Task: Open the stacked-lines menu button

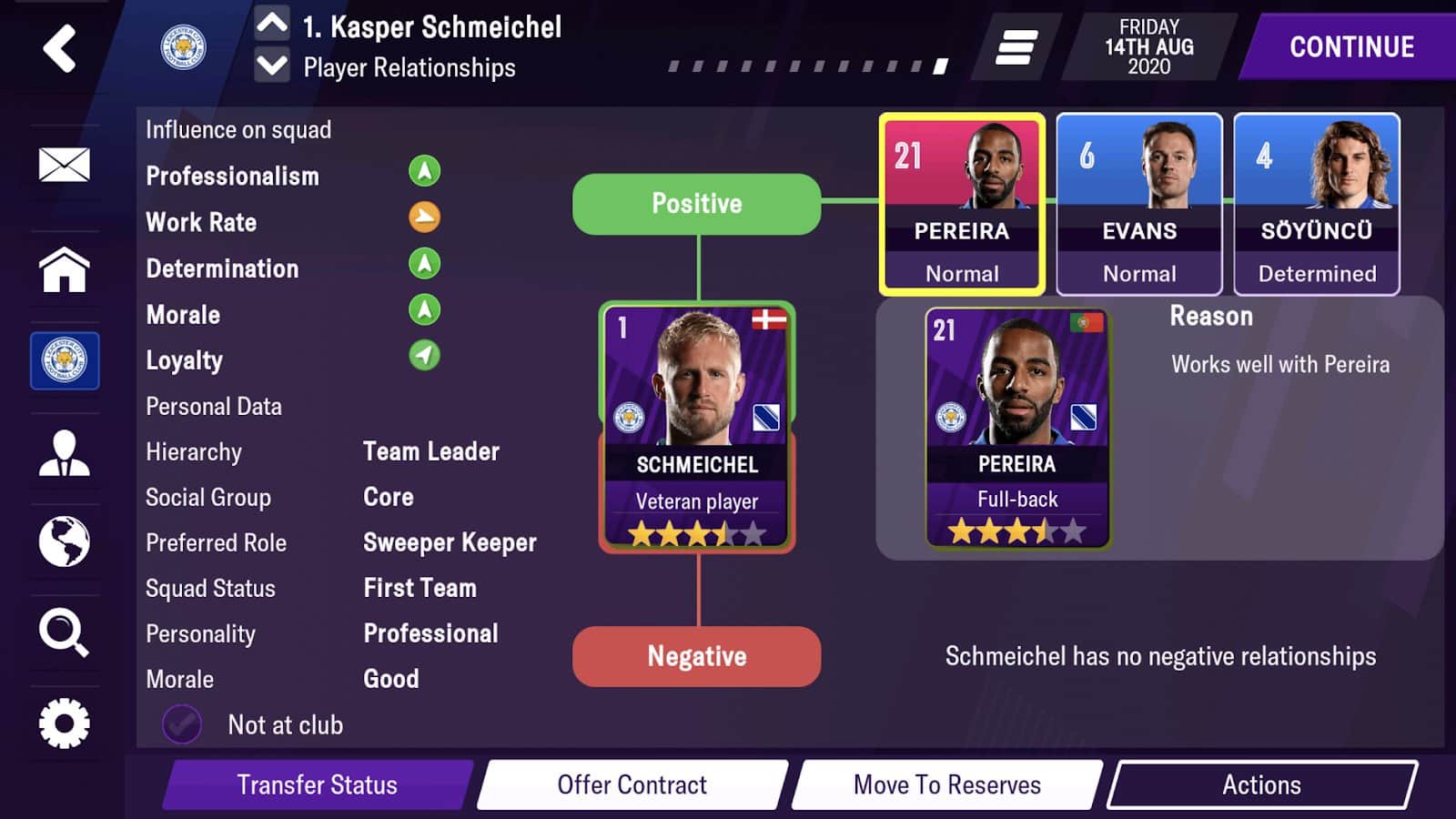Action: pos(1016,47)
